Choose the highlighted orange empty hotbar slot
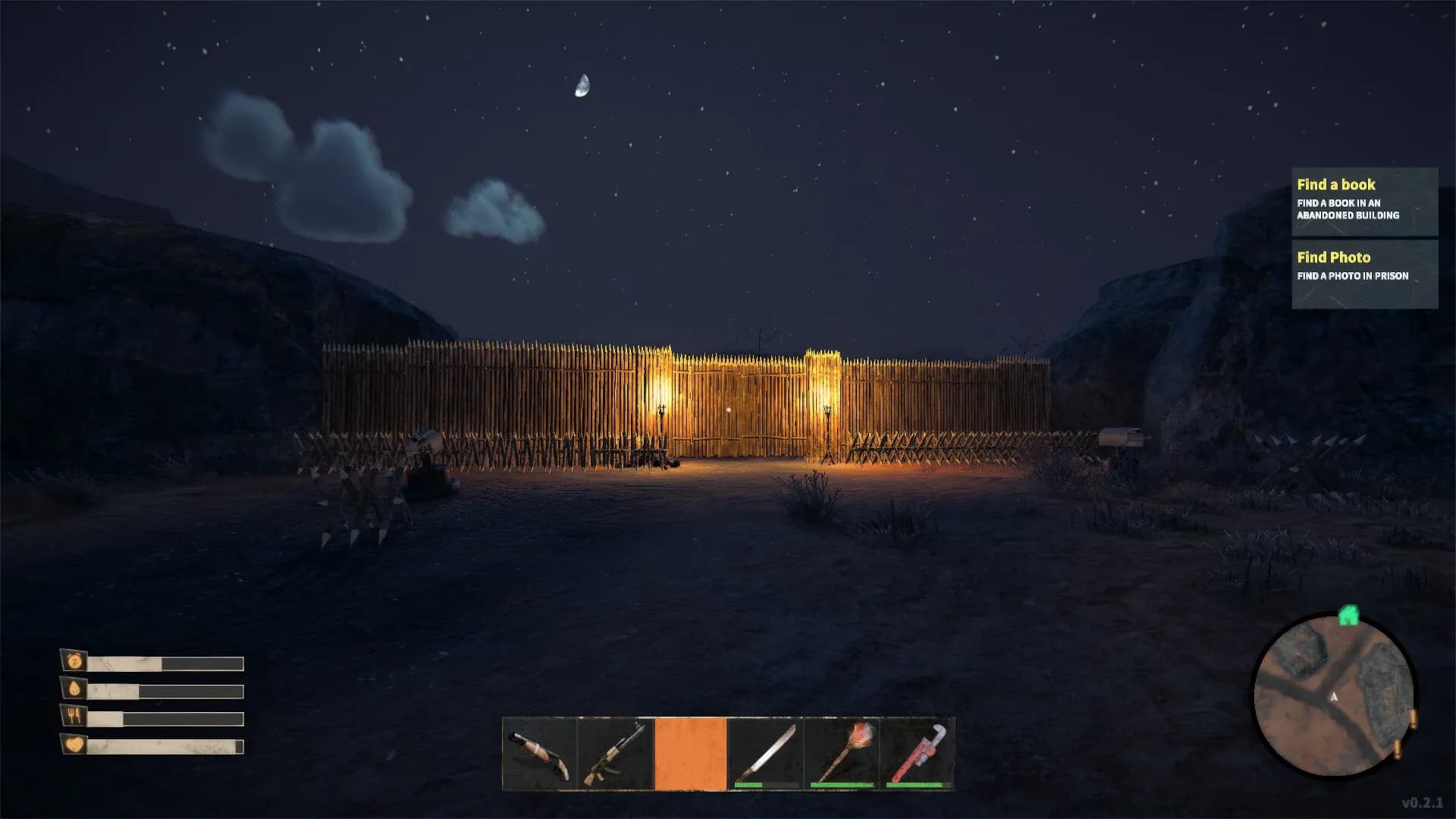Screen dimensions: 1456x819 click(x=690, y=754)
